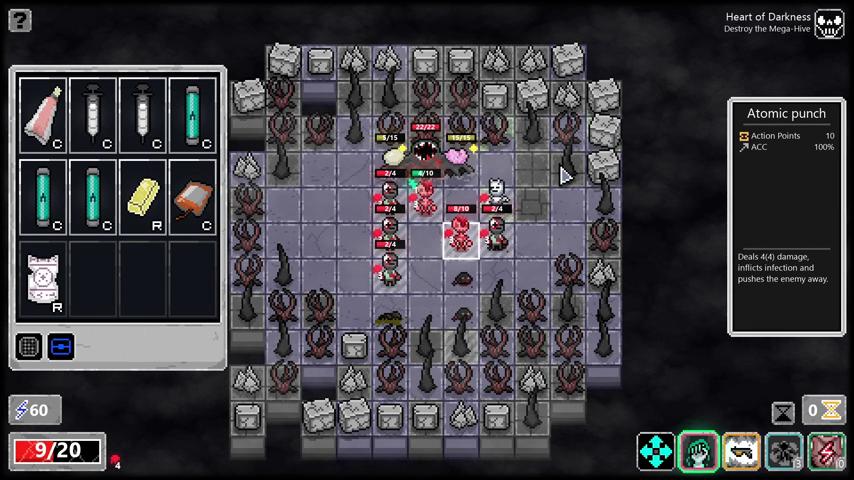The height and width of the screenshot is (480, 854).
Task: Click the gold hourglass turn counter
Action: (832, 410)
